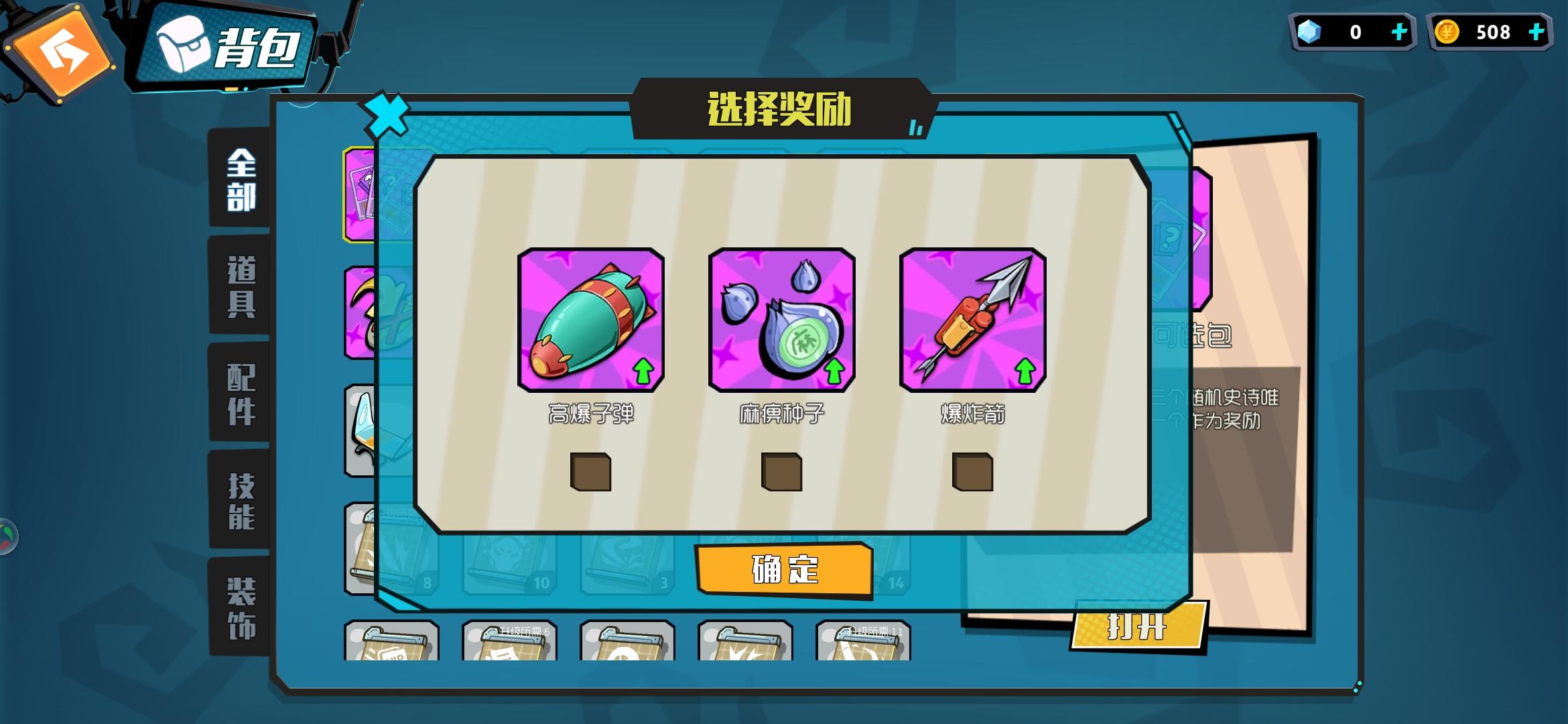Check the box under 高爆子弹
Screen dimensions: 1568x724
tap(592, 474)
